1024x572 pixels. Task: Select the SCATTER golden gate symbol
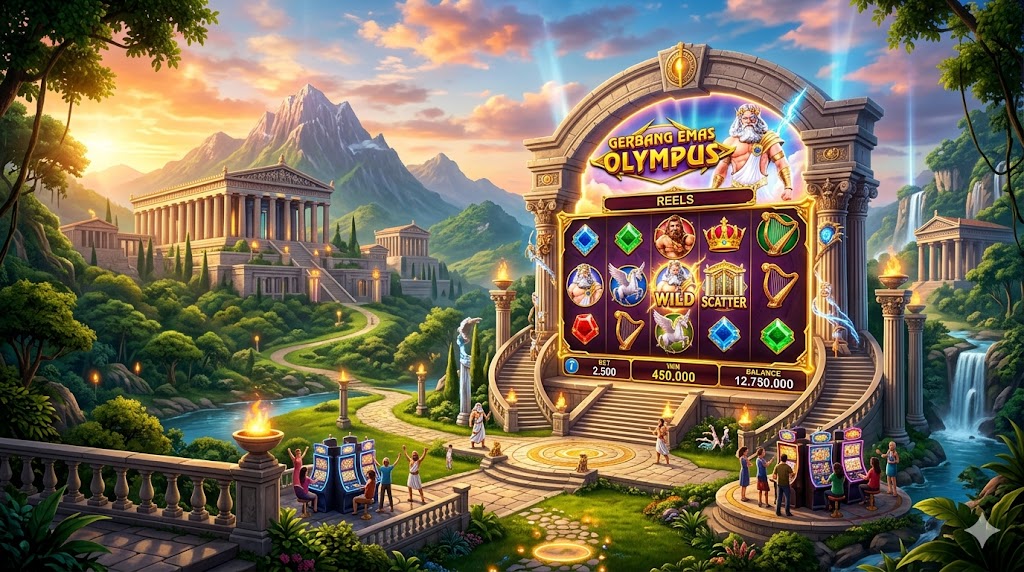click(724, 286)
